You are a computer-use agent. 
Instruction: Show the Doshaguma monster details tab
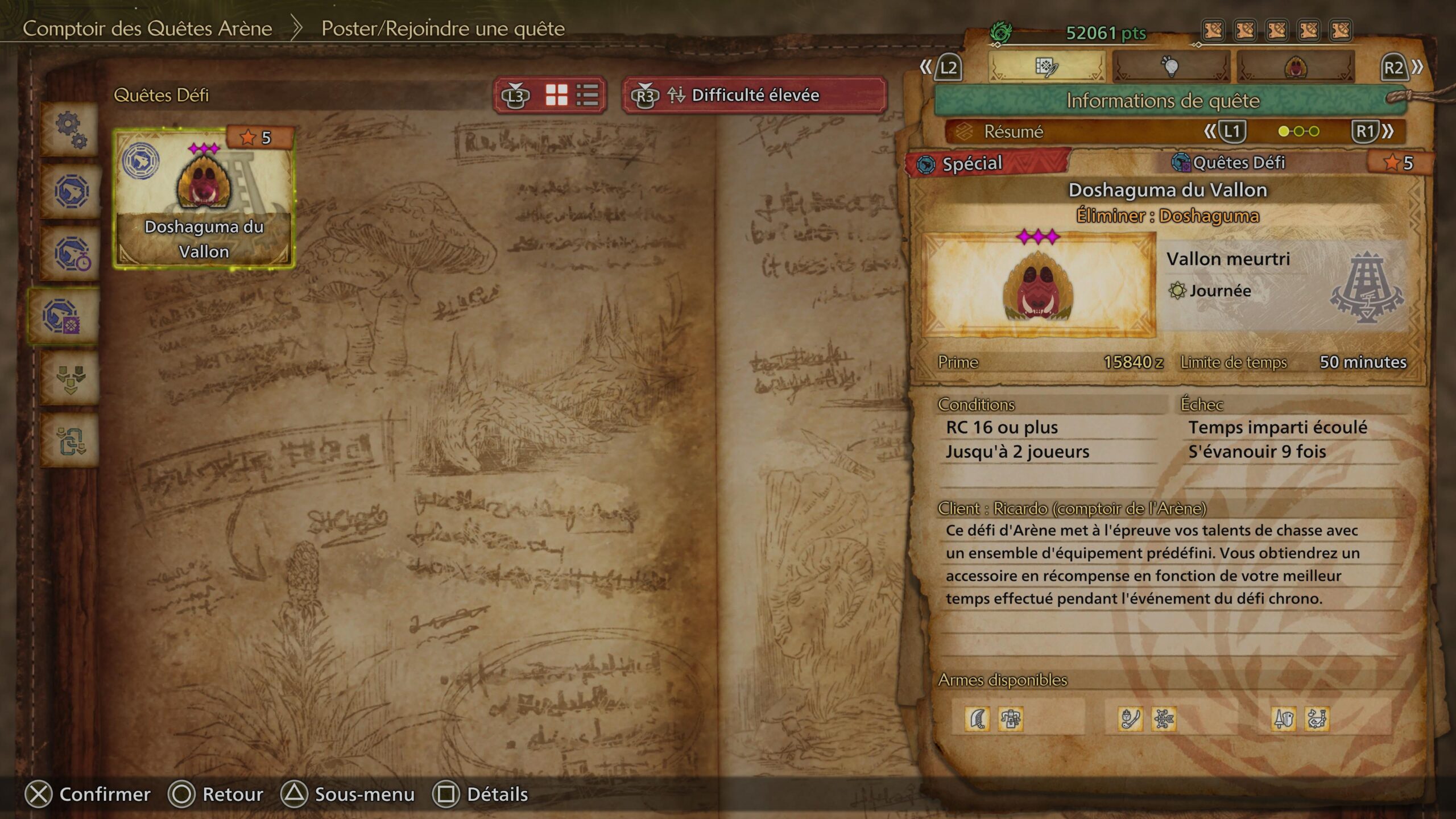point(1296,68)
